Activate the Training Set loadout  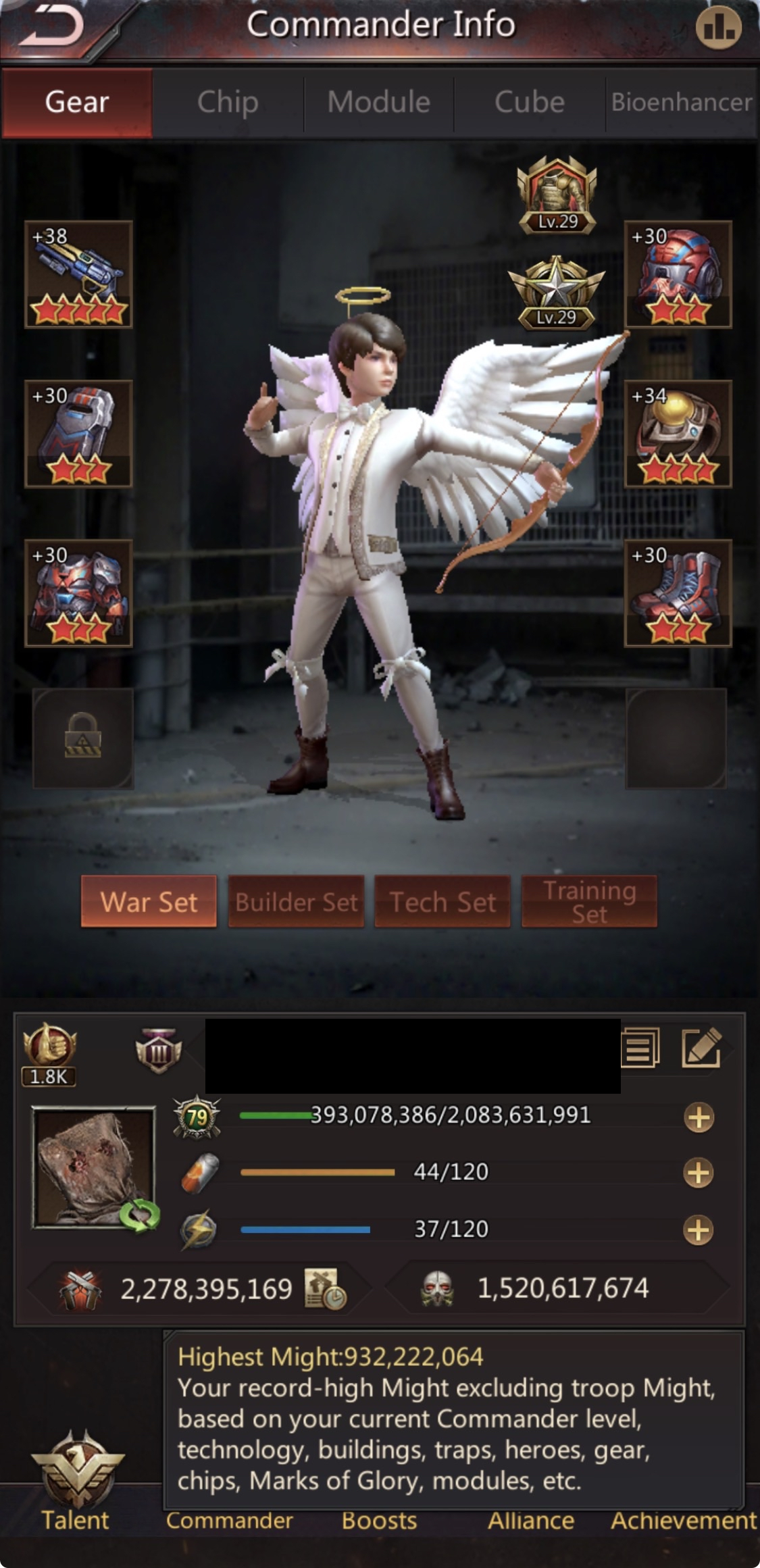tap(589, 902)
